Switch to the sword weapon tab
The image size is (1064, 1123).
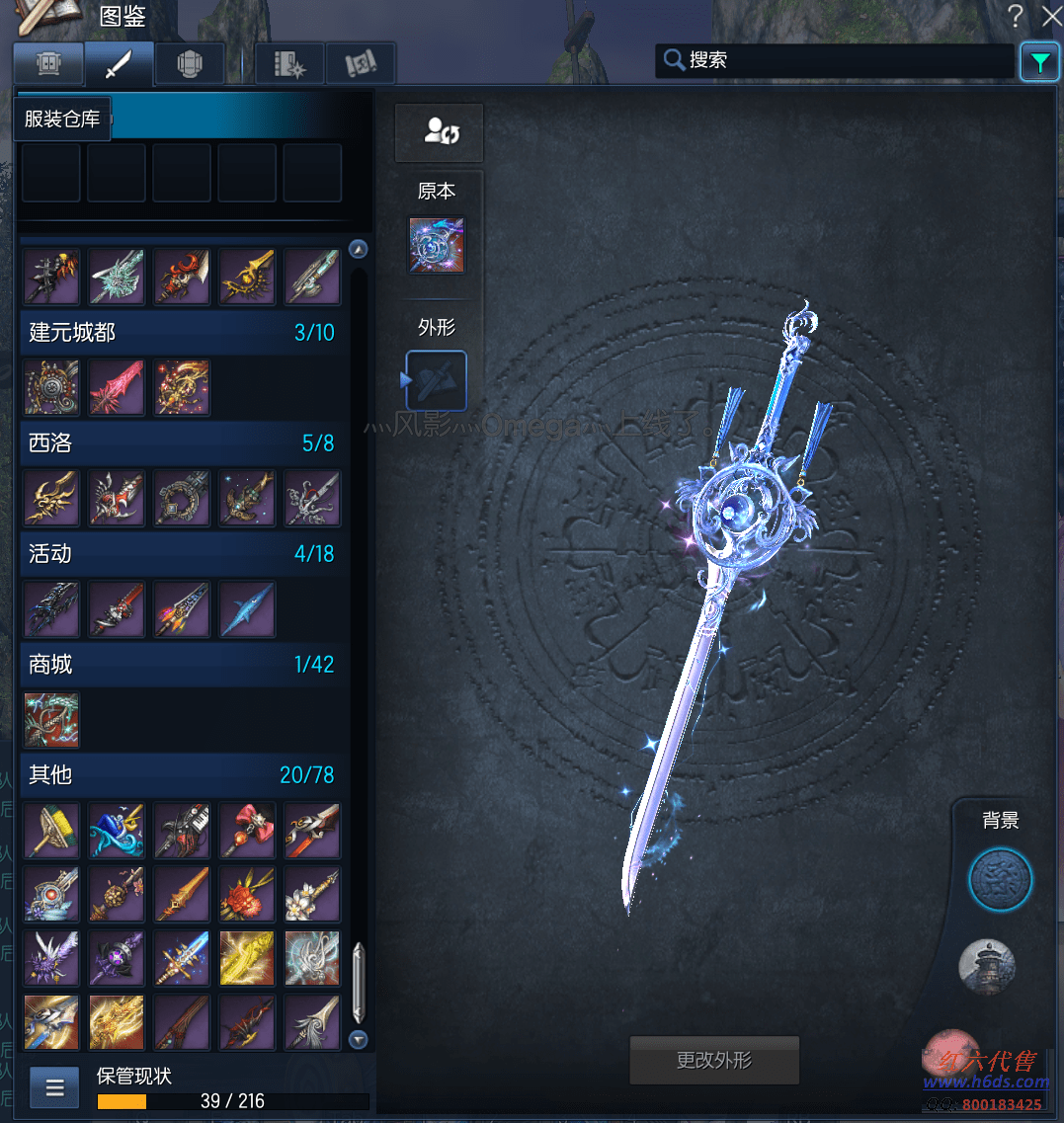click(119, 65)
